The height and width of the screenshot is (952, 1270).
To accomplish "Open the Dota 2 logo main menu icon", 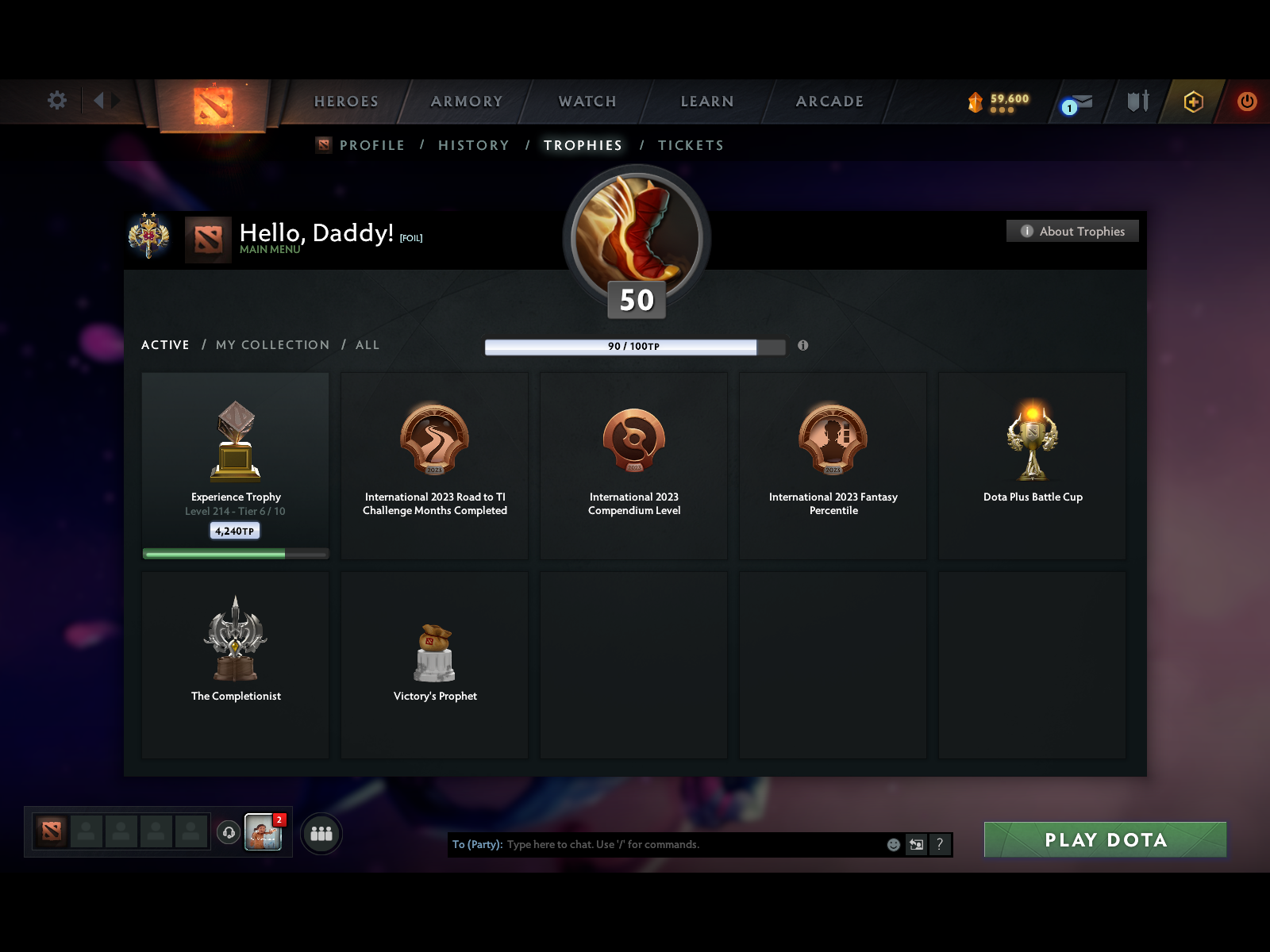I will 213,103.
